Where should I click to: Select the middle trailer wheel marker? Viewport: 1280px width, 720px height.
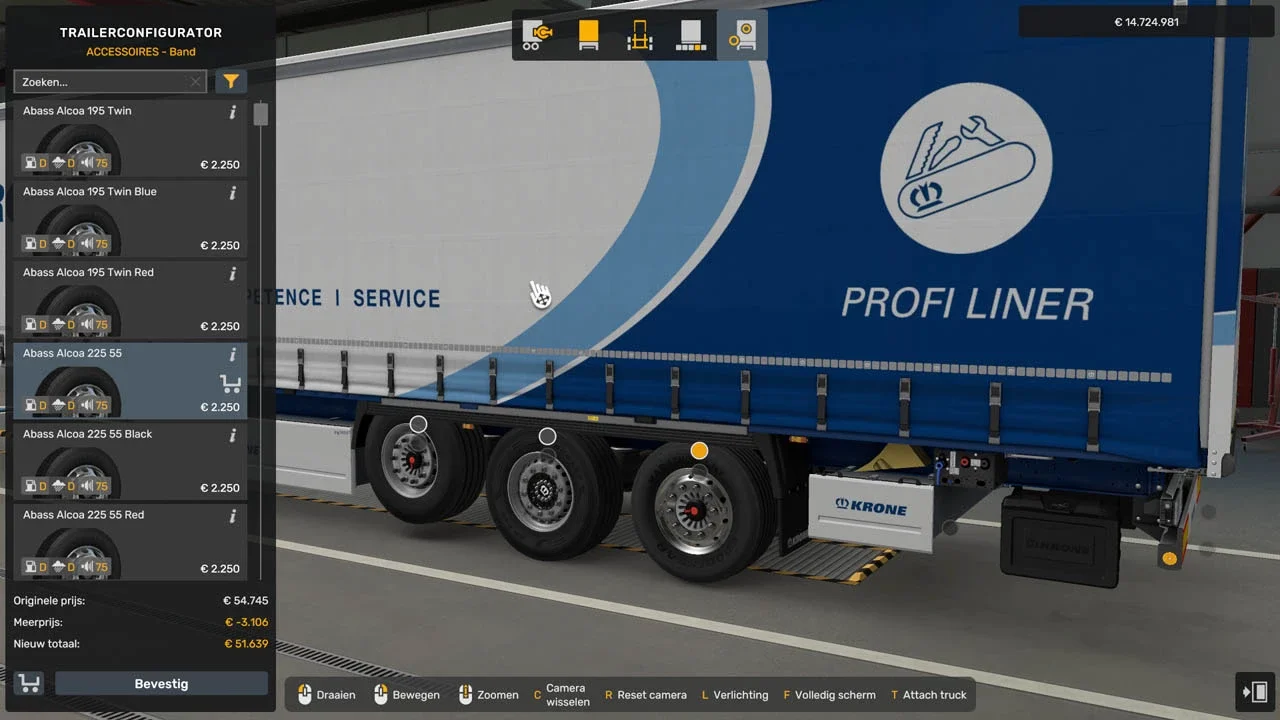pyautogui.click(x=547, y=436)
